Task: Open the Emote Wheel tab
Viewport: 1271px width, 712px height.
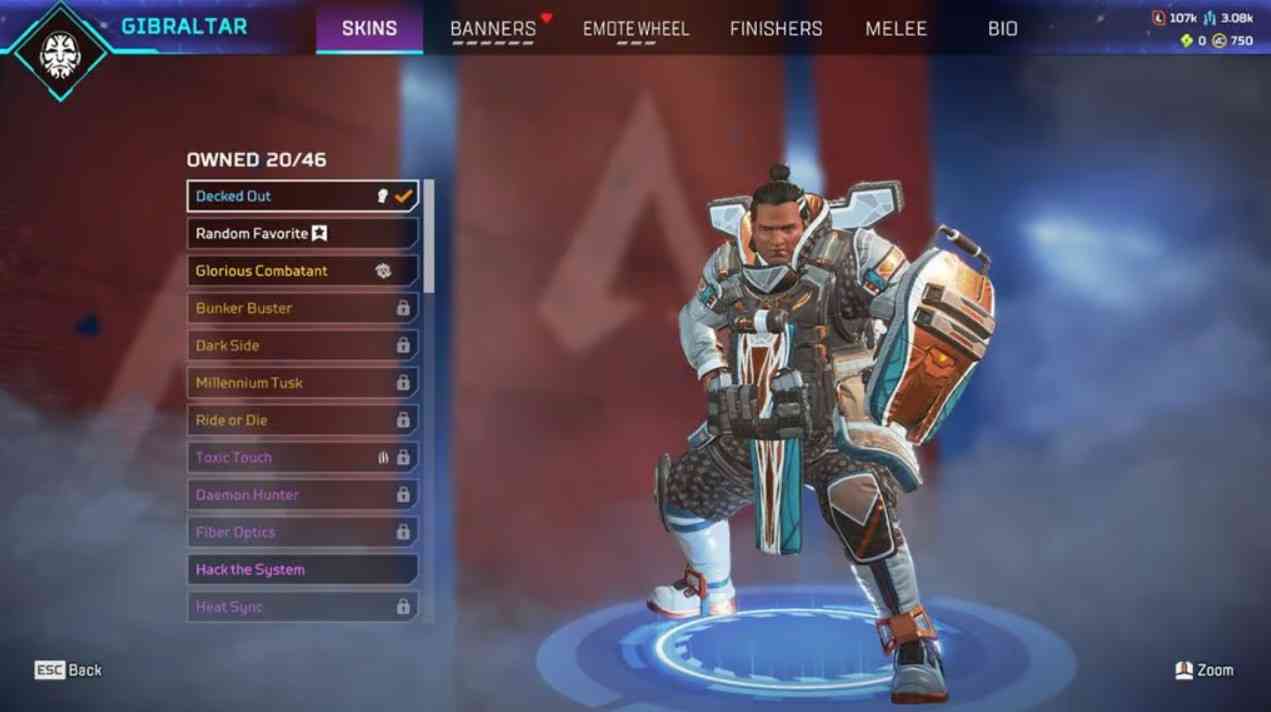Action: tap(636, 29)
